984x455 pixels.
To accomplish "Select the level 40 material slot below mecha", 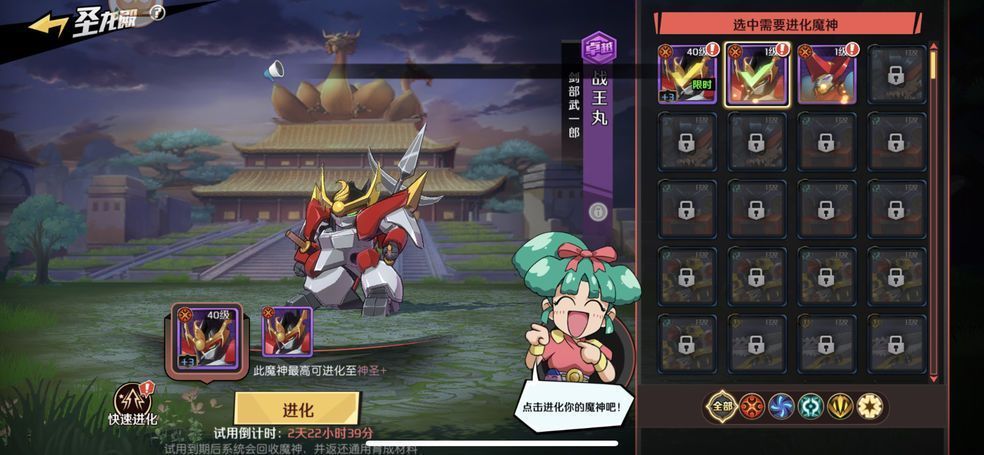I will pos(207,335).
